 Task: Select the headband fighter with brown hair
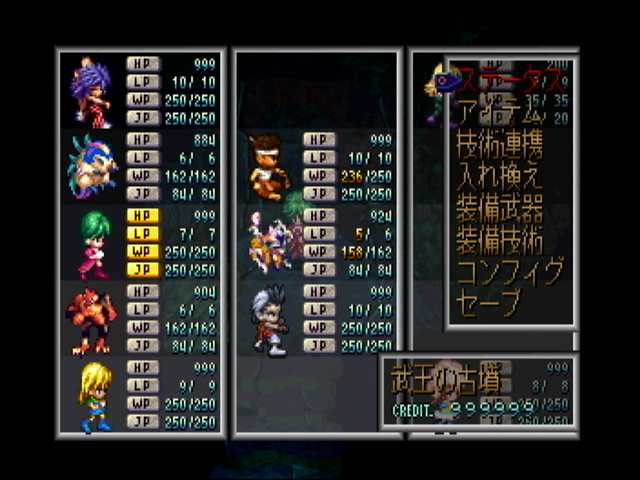267,166
